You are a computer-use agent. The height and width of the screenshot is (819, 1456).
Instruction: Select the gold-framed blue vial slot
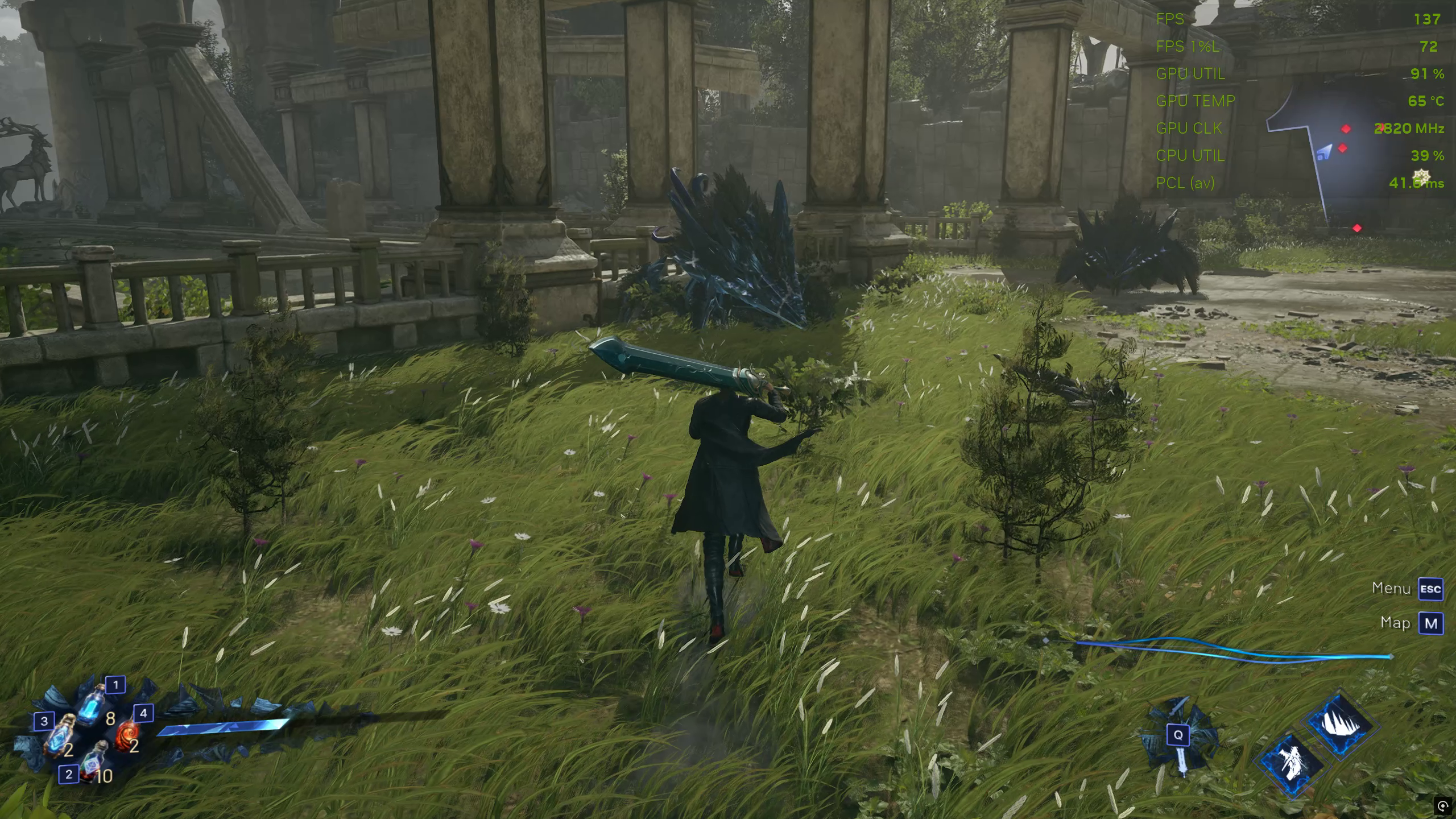point(61,737)
